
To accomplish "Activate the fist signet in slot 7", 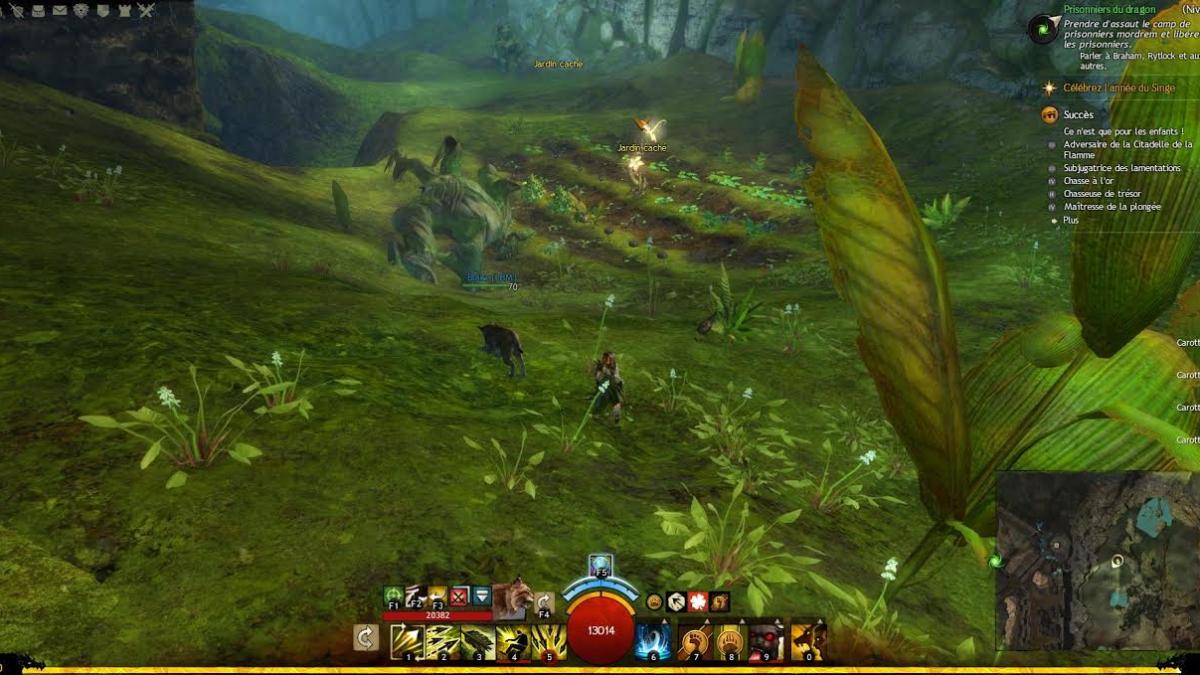I will point(694,641).
